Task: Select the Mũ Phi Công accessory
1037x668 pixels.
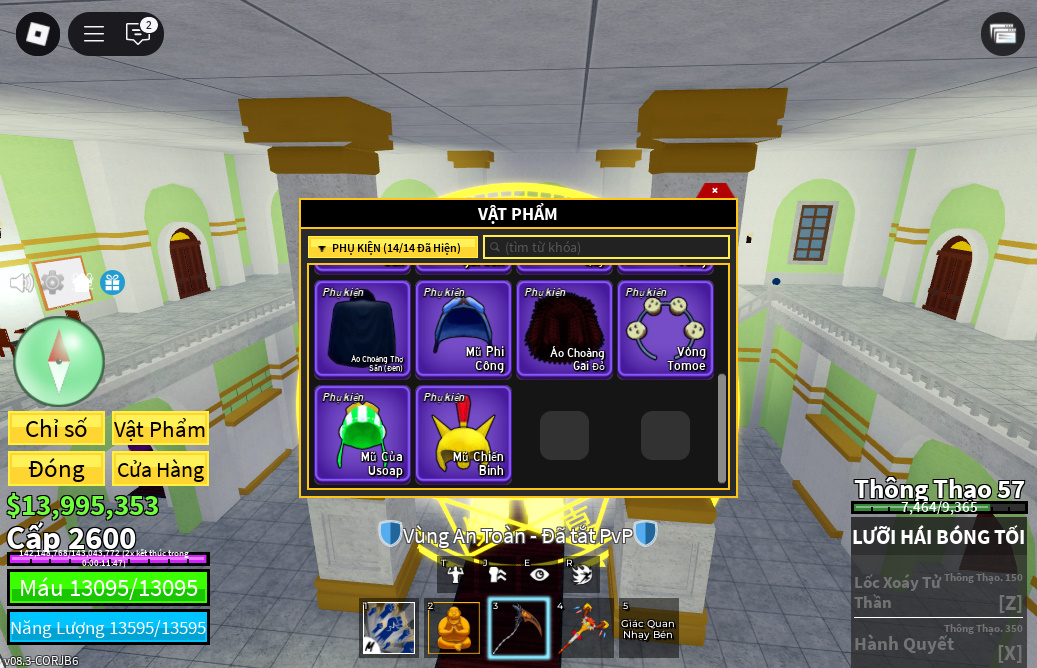Action: [x=463, y=328]
